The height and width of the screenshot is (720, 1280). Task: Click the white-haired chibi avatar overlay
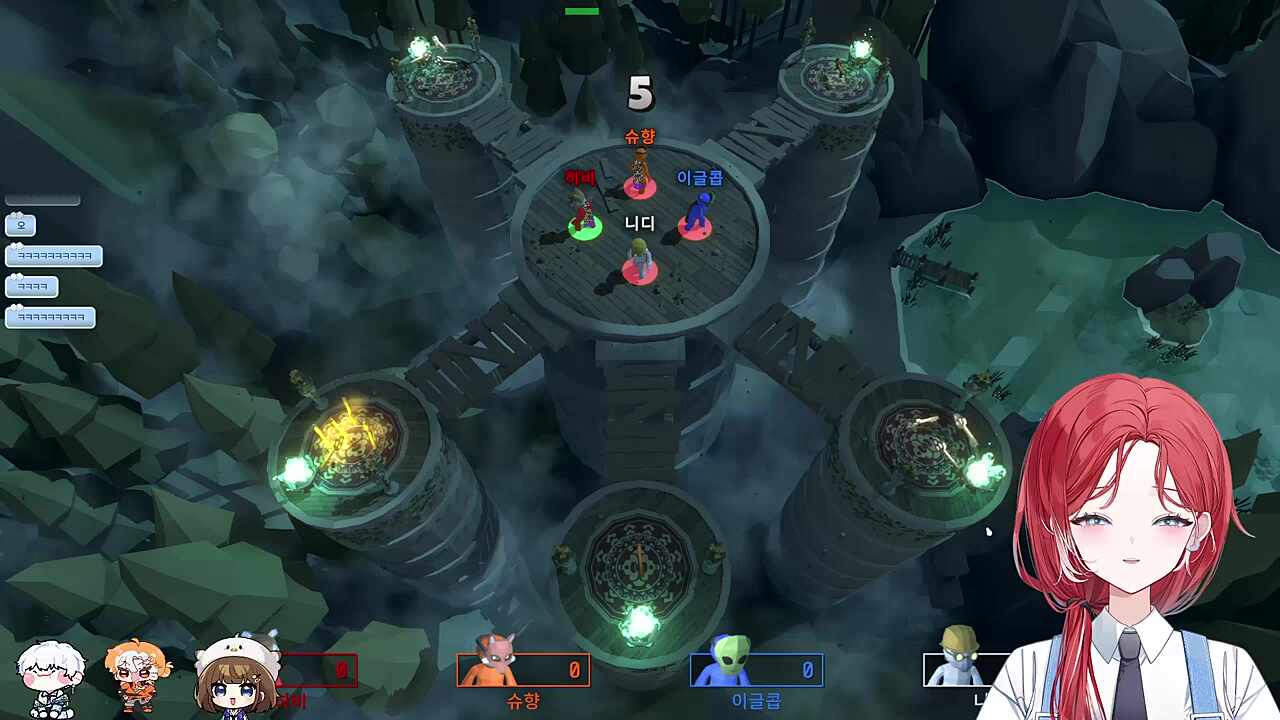[51, 678]
